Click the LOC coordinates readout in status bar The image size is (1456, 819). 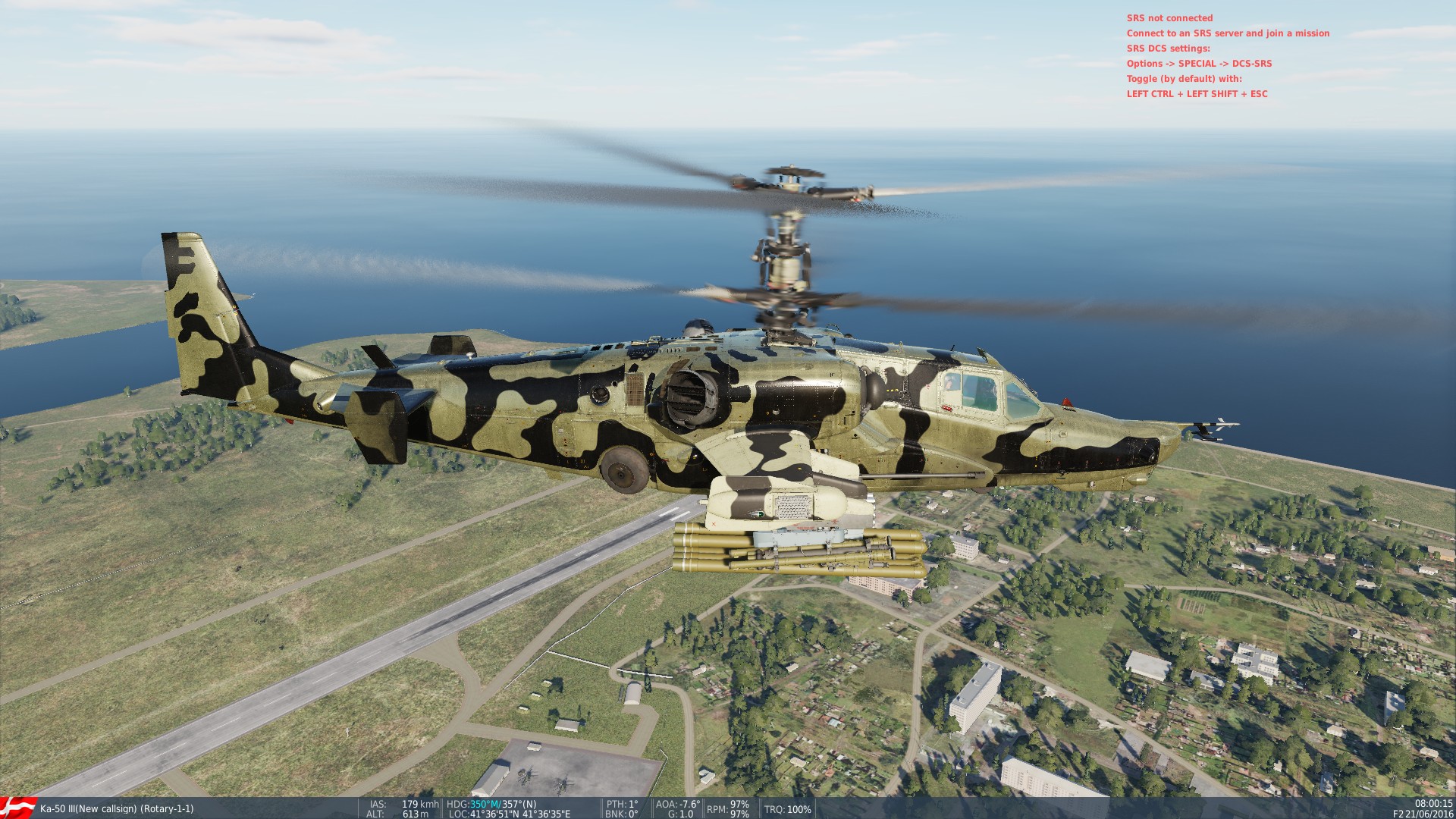pos(508,814)
